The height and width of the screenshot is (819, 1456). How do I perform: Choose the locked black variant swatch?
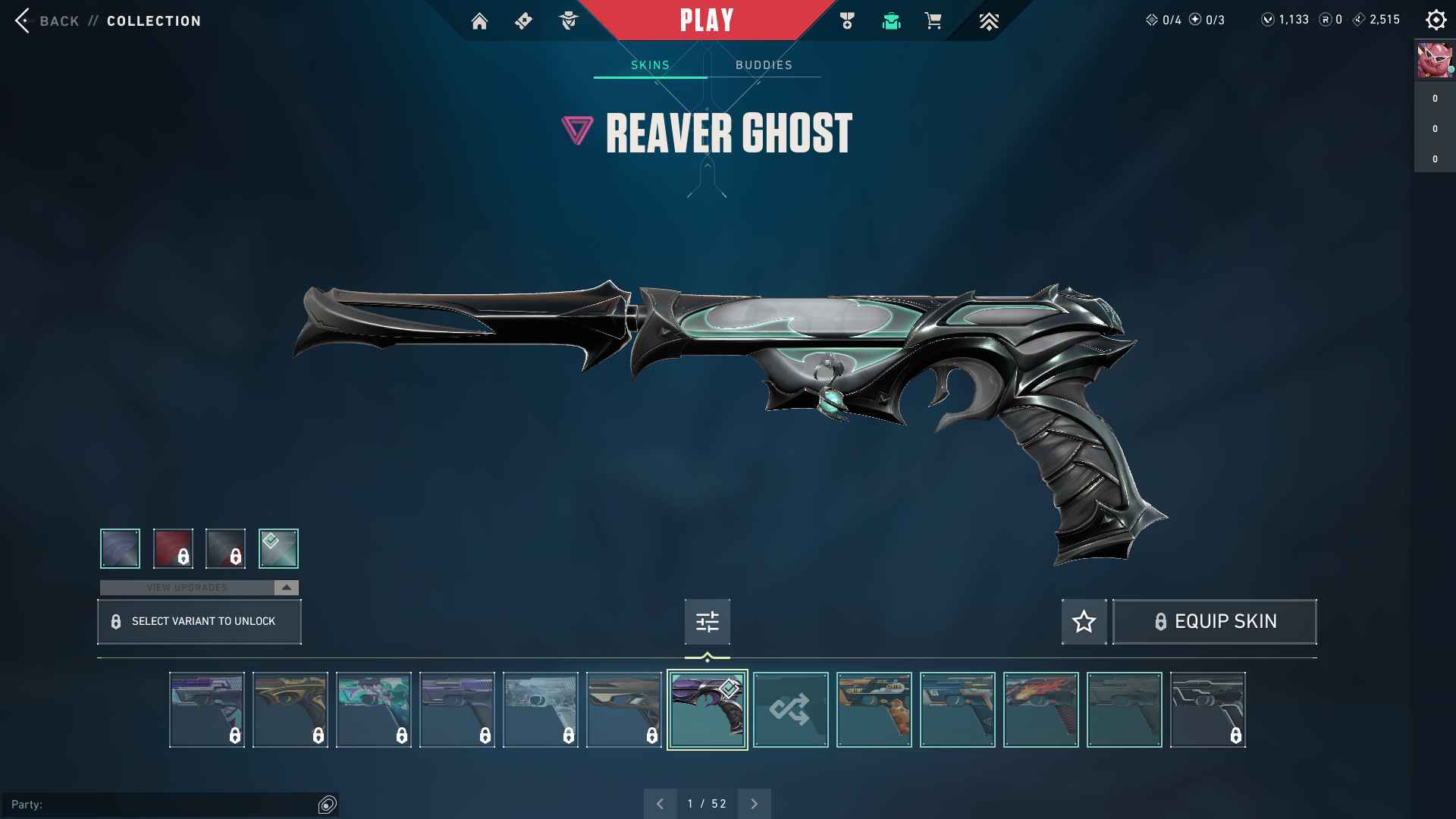tap(225, 548)
